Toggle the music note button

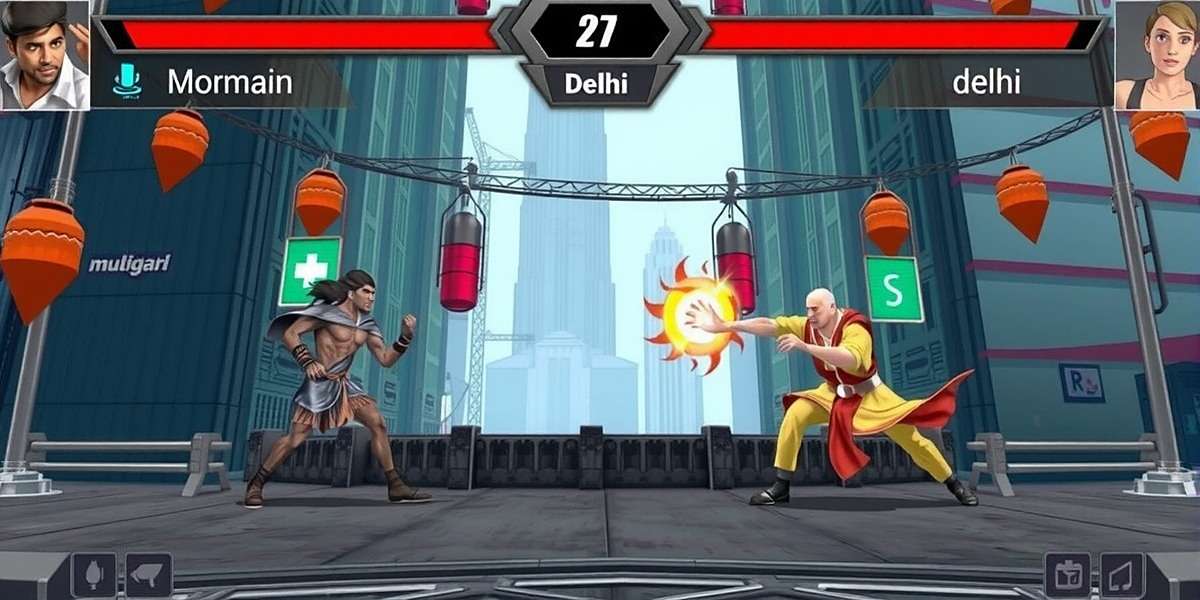[x=1122, y=575]
